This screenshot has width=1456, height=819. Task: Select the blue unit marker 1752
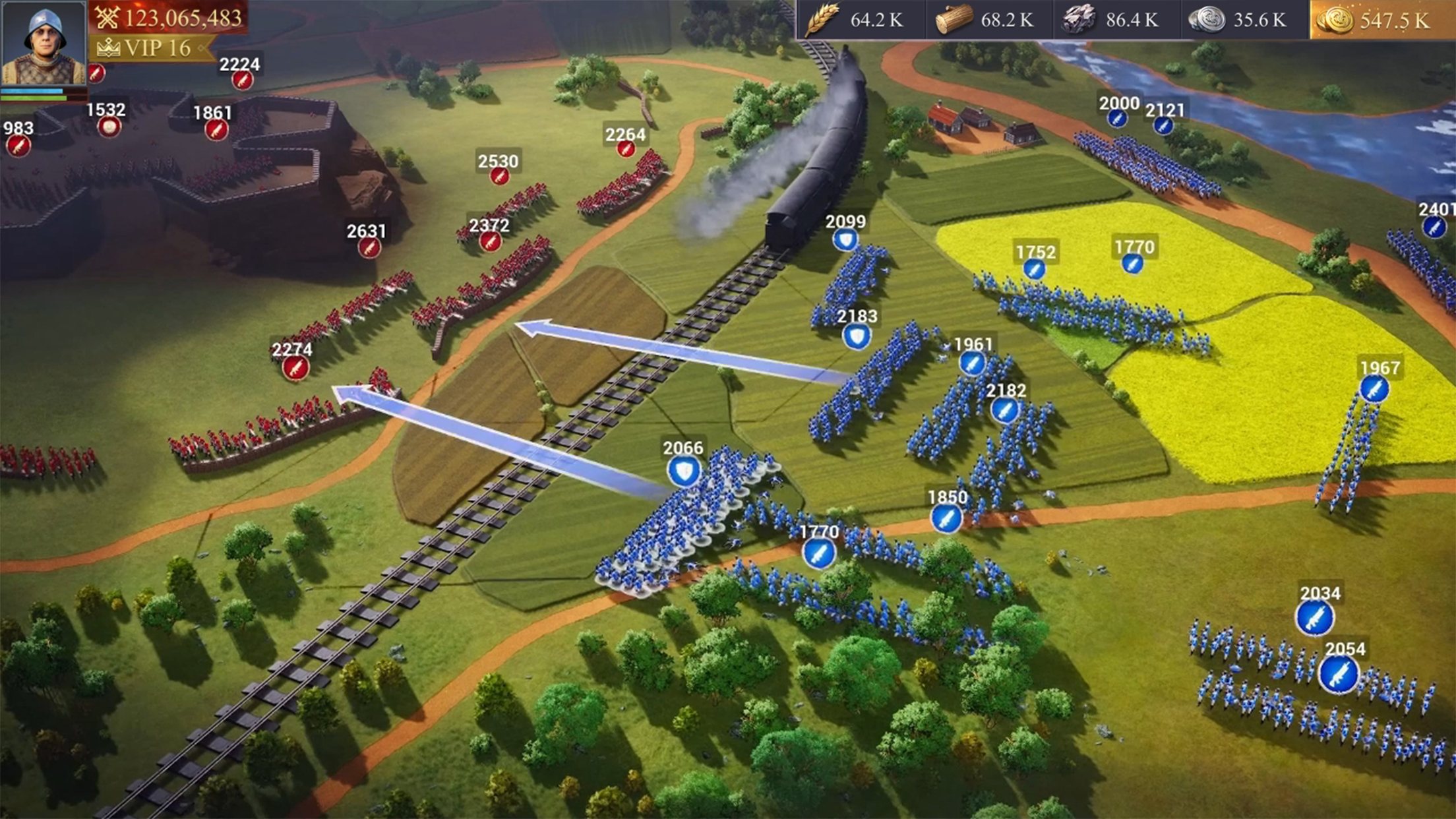1034,268
